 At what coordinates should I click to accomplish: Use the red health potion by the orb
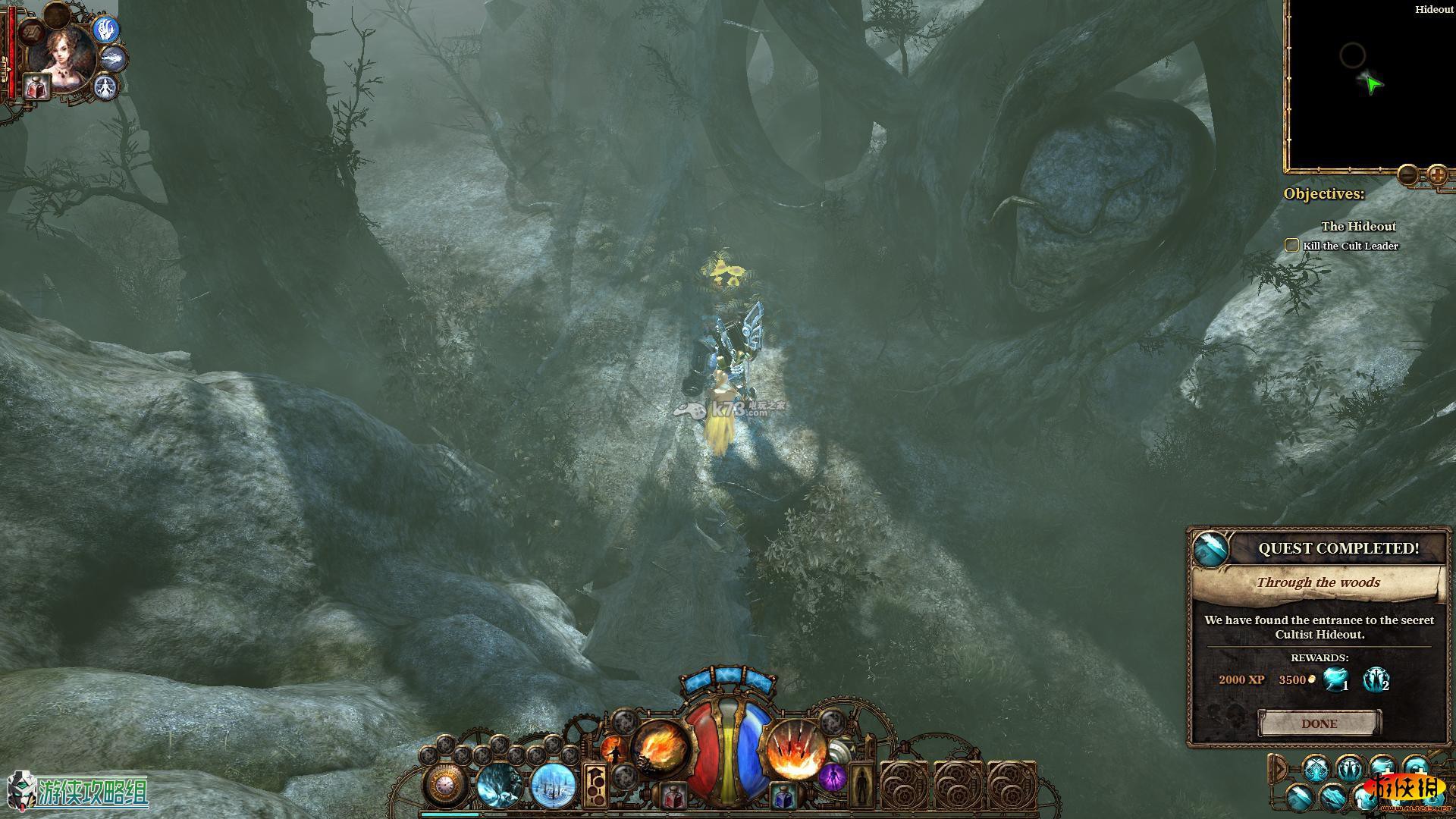(672, 796)
